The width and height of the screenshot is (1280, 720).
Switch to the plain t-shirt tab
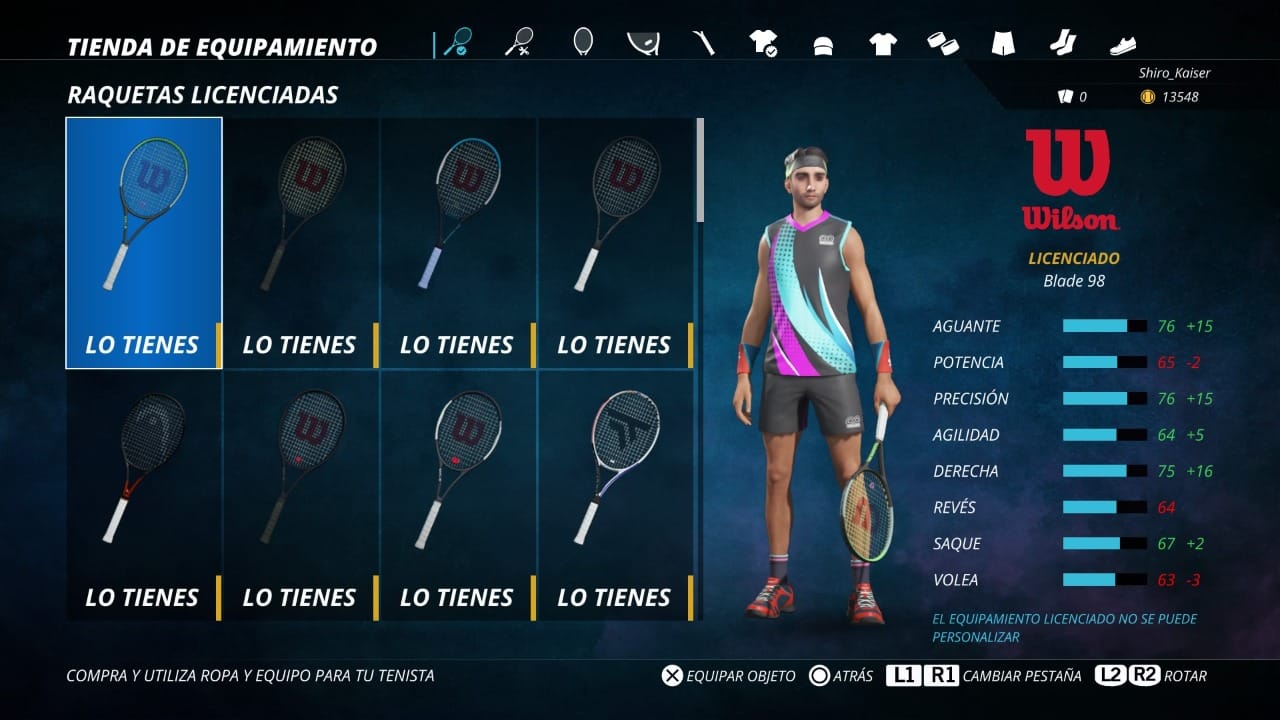coord(883,43)
